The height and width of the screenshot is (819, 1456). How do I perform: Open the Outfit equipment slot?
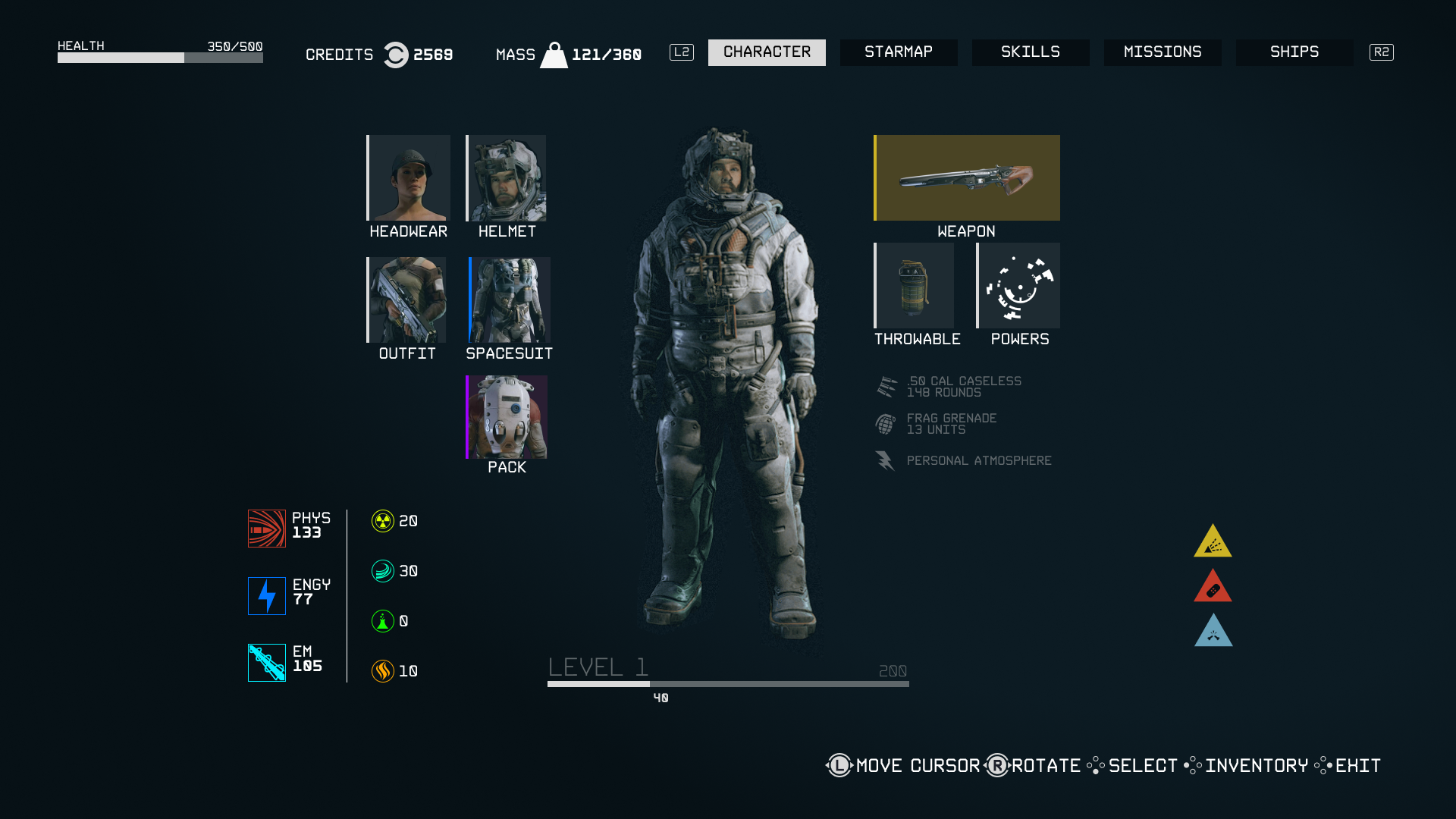tap(407, 300)
